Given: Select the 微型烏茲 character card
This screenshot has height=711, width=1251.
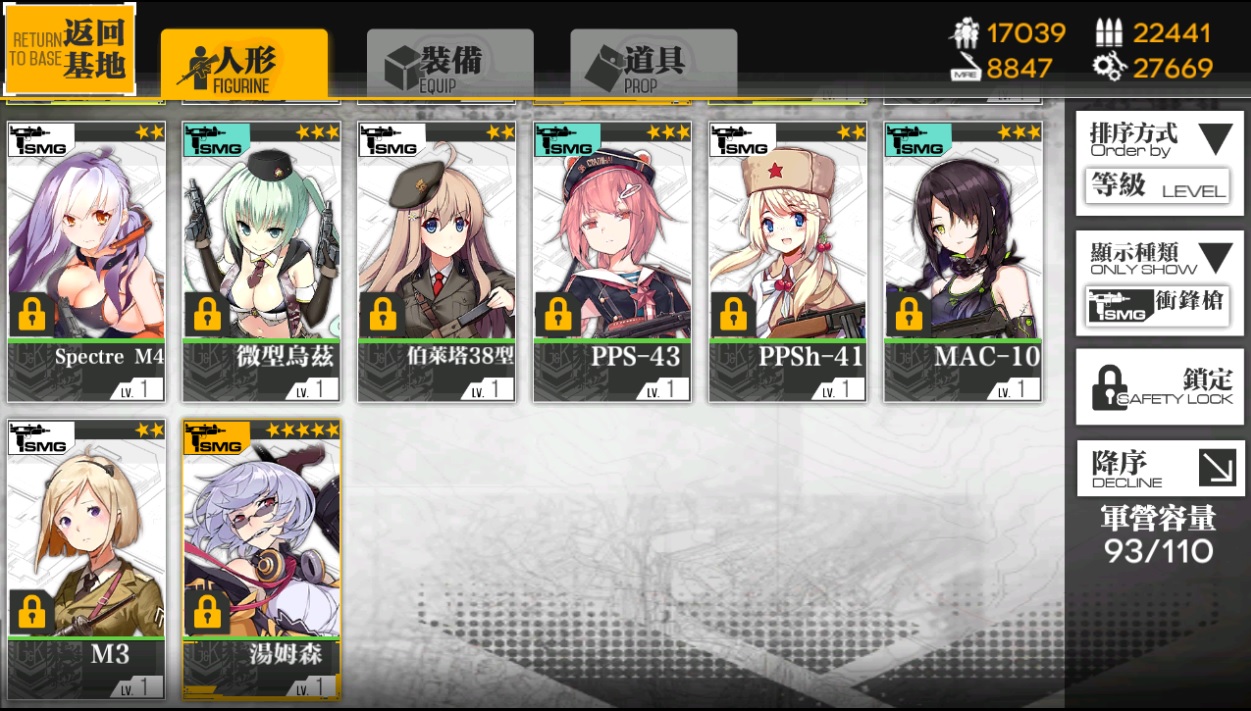Looking at the screenshot, I should pyautogui.click(x=262, y=261).
